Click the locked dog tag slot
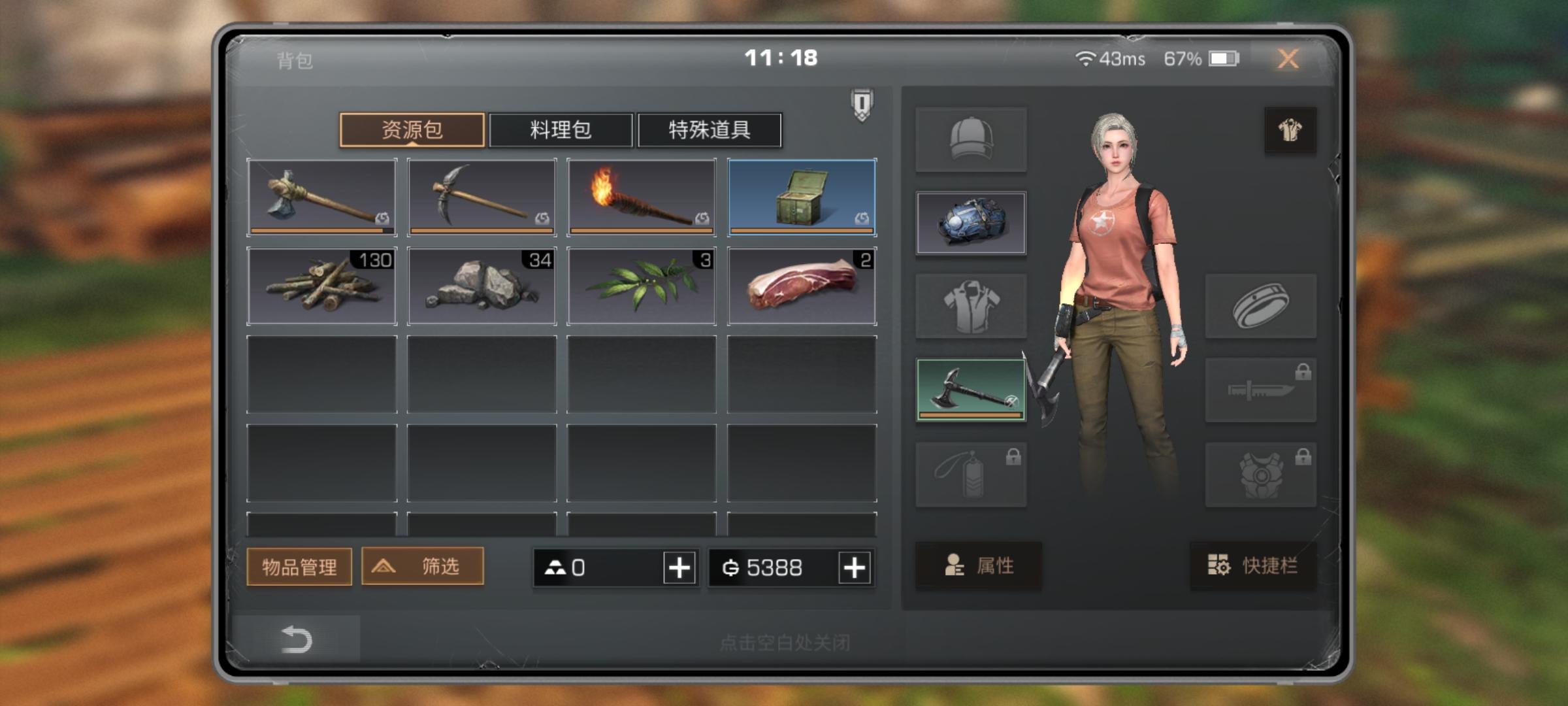The width and height of the screenshot is (1568, 706). [x=972, y=473]
